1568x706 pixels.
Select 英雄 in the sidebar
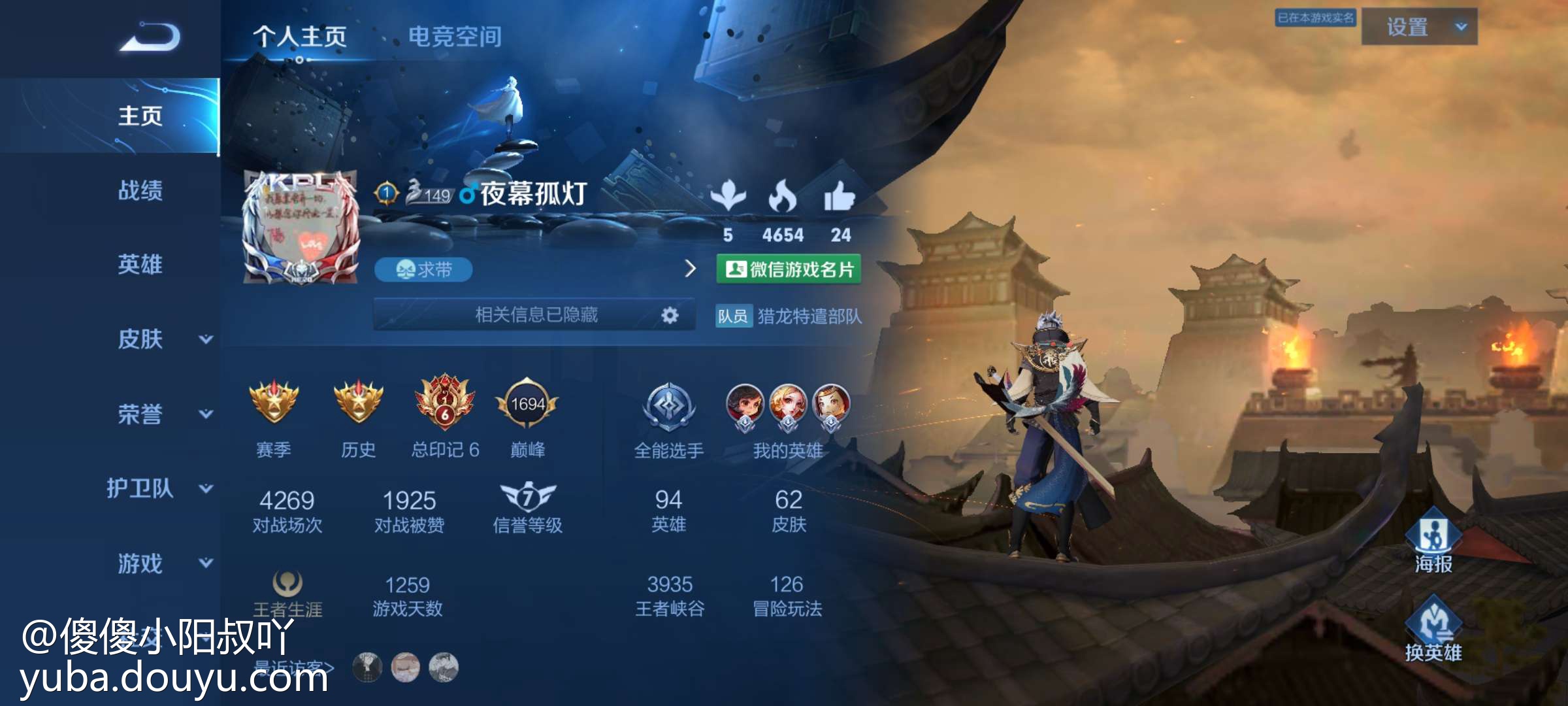[x=140, y=265]
